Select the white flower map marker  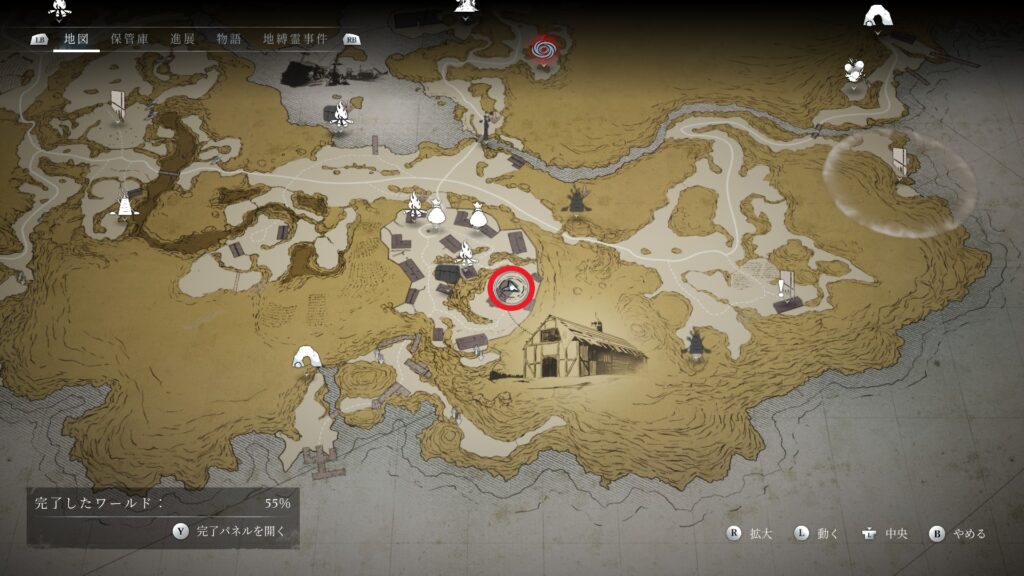(853, 70)
